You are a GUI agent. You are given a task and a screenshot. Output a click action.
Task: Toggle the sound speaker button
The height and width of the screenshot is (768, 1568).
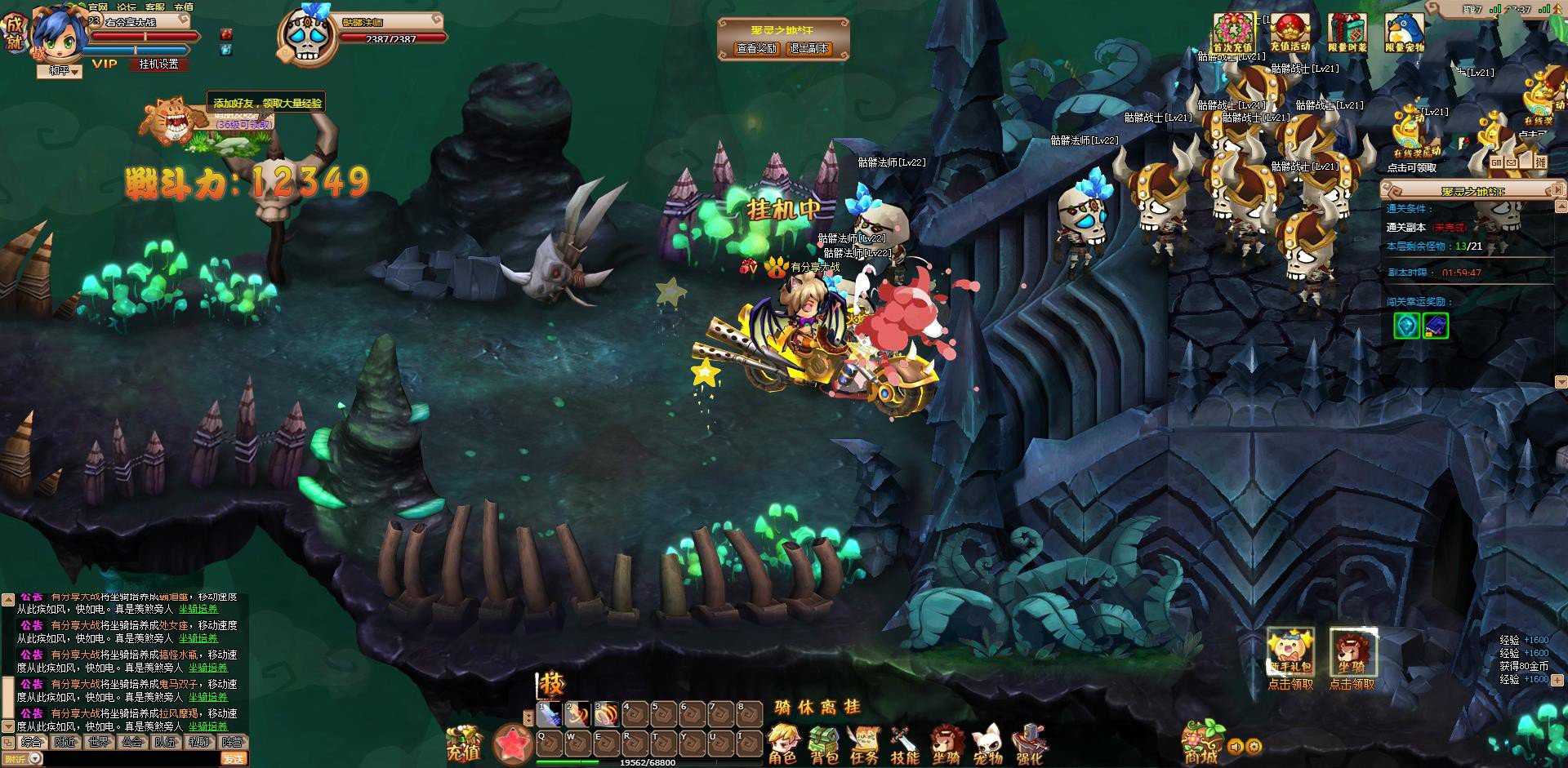click(x=1236, y=746)
